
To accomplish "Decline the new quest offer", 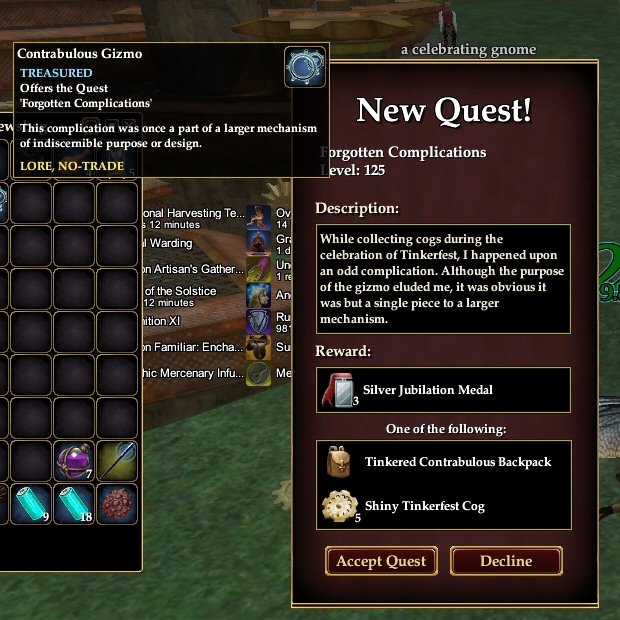I will [x=506, y=561].
